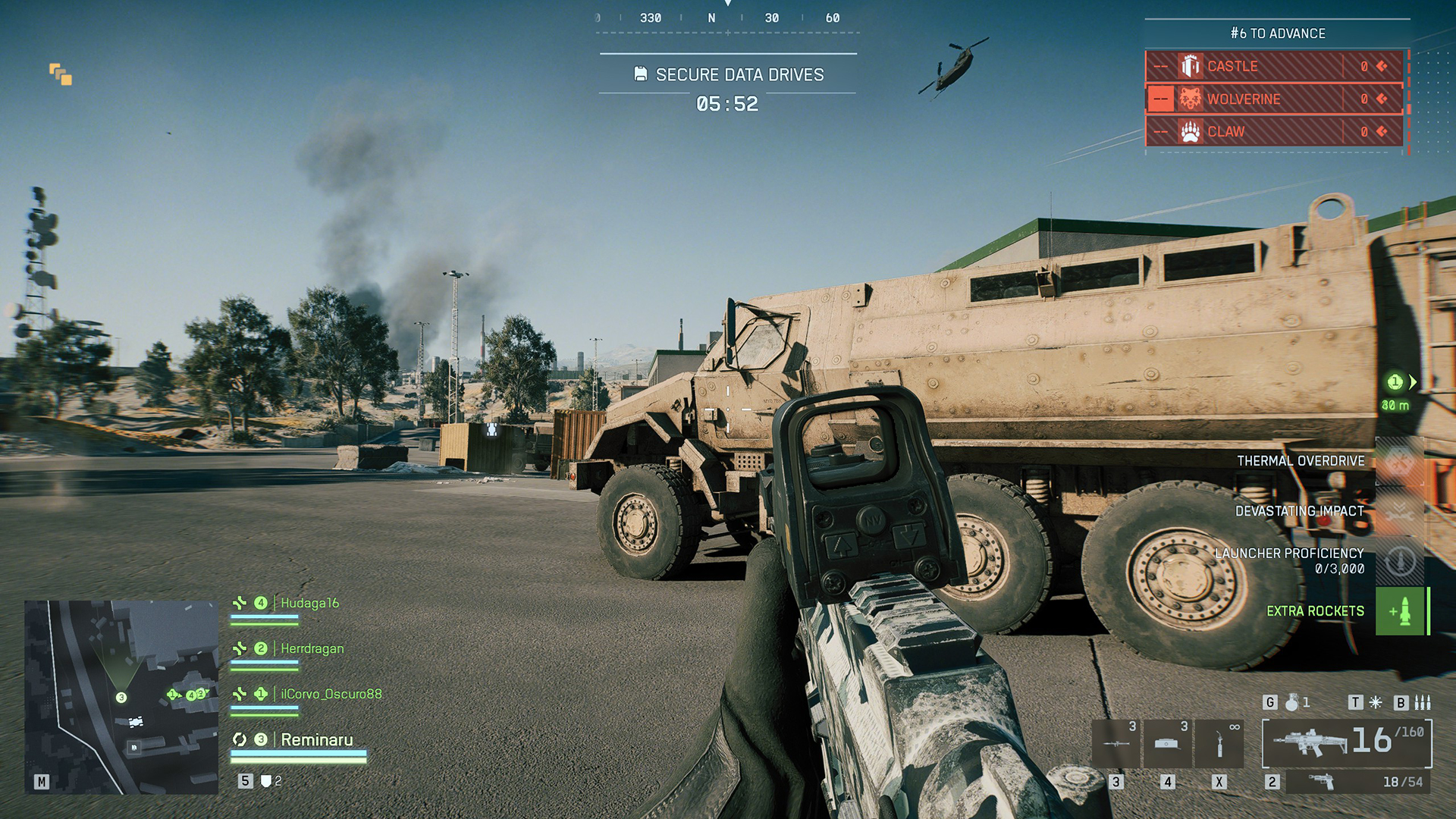Click the orange squares icon at top-left
1456x819 pixels.
pyautogui.click(x=61, y=74)
